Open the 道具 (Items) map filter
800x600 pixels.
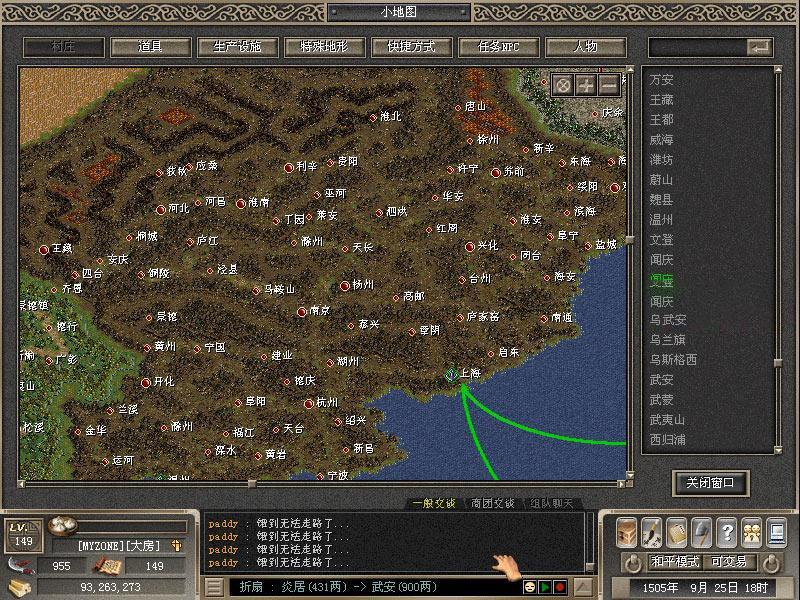pos(151,47)
